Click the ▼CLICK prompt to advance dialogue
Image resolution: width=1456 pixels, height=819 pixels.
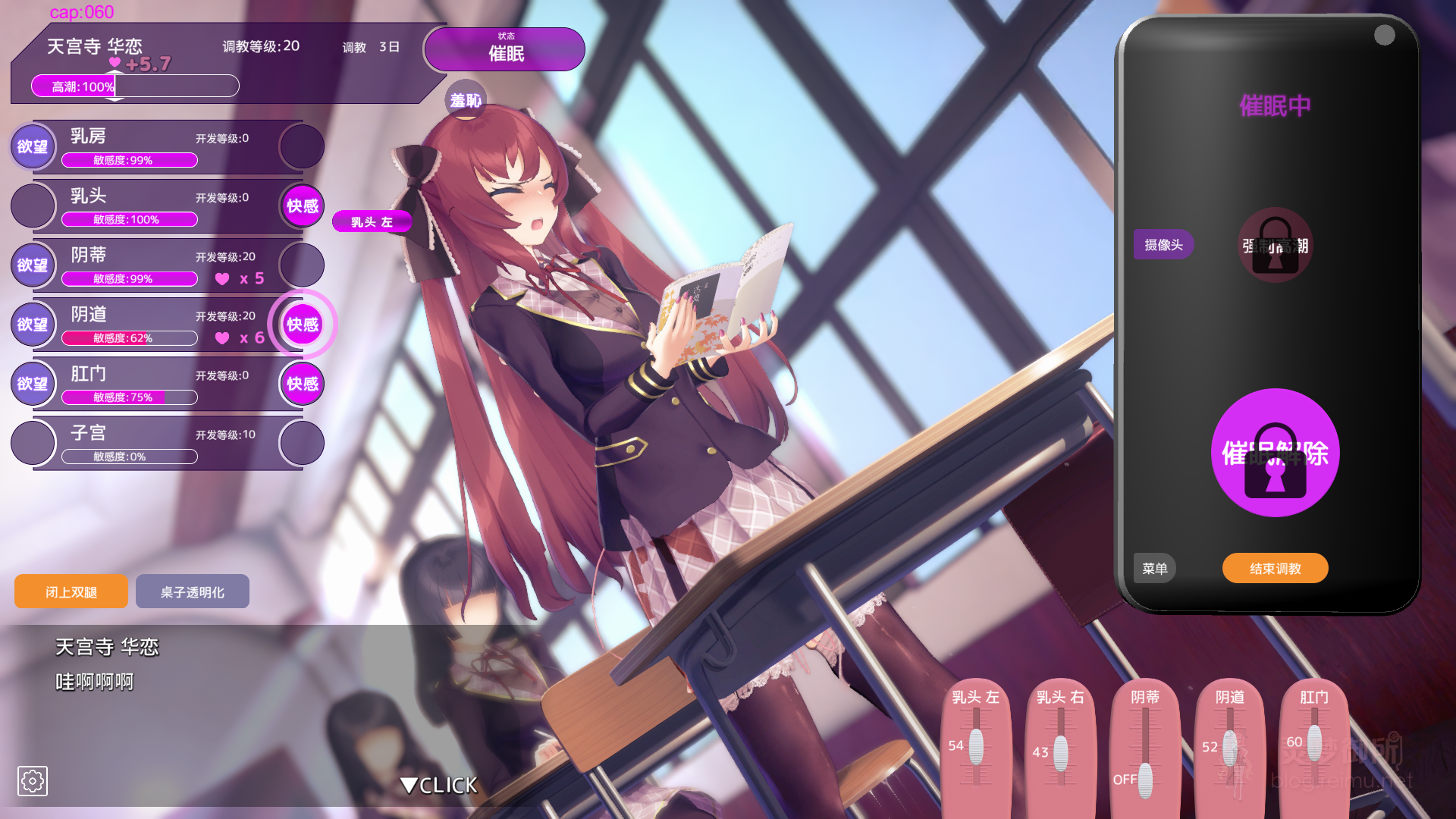coord(438,786)
